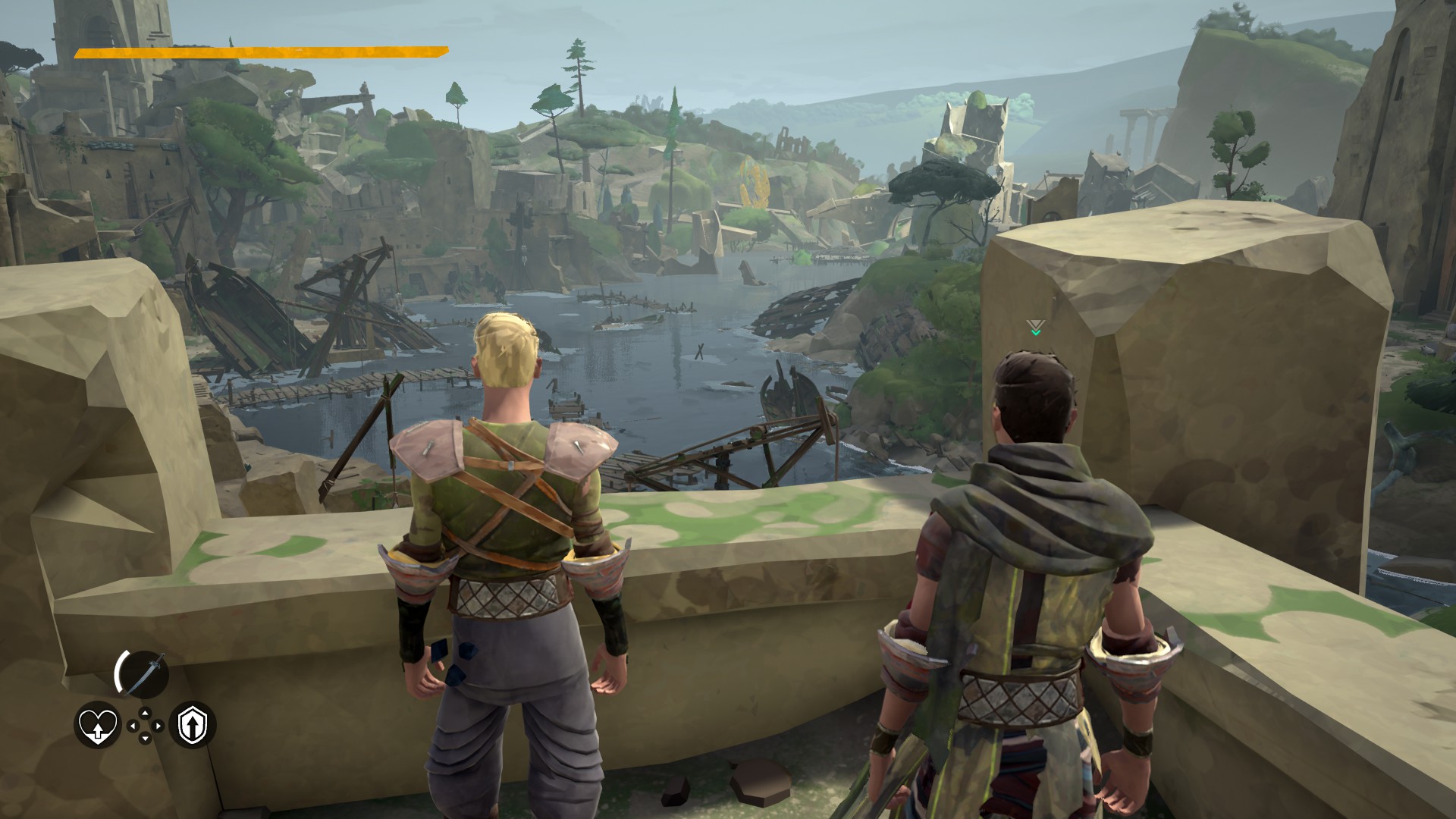Click the arrow inside the shield icon

193,726
